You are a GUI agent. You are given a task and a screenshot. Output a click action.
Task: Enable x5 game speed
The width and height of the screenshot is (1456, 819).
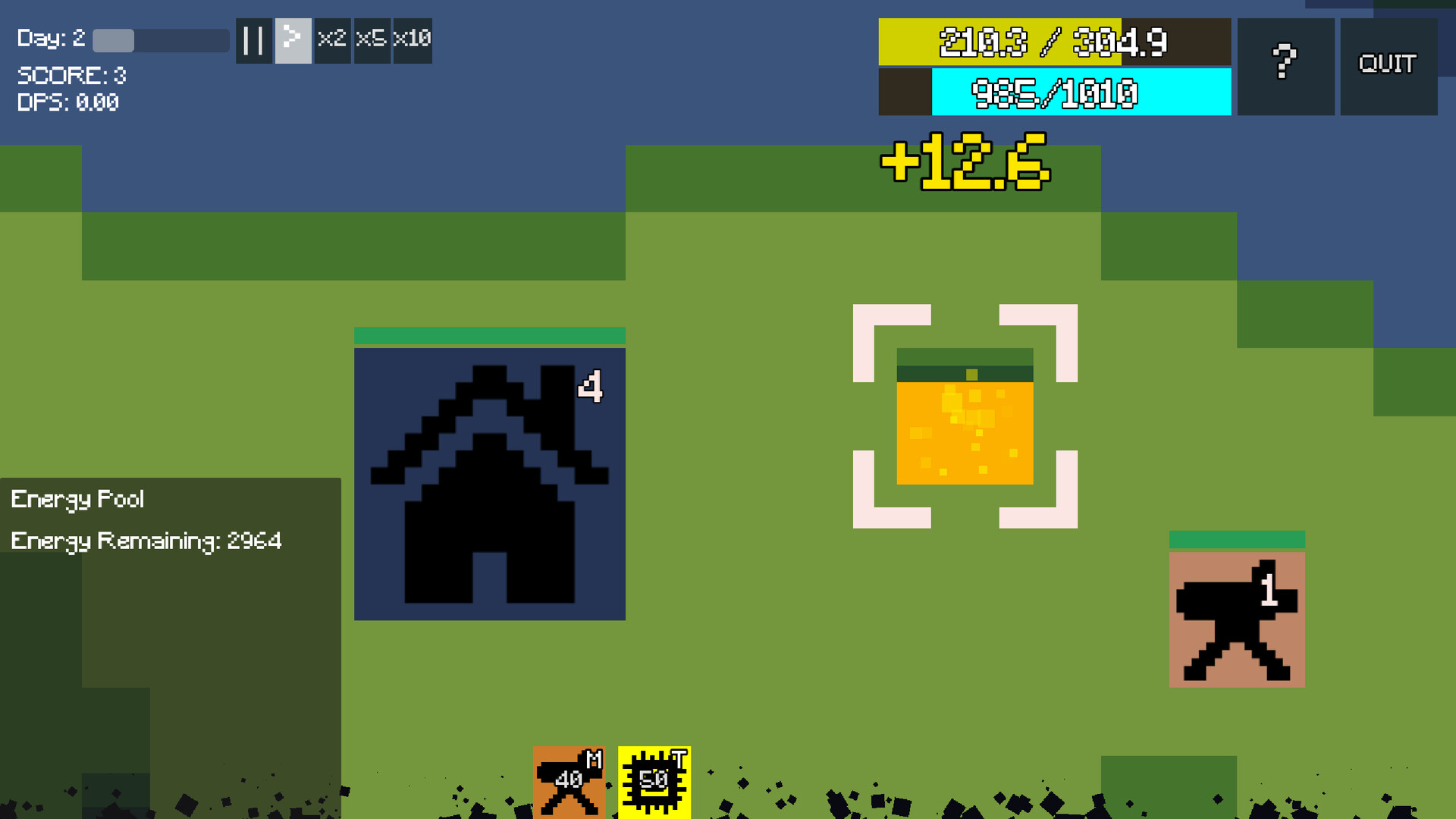point(372,40)
